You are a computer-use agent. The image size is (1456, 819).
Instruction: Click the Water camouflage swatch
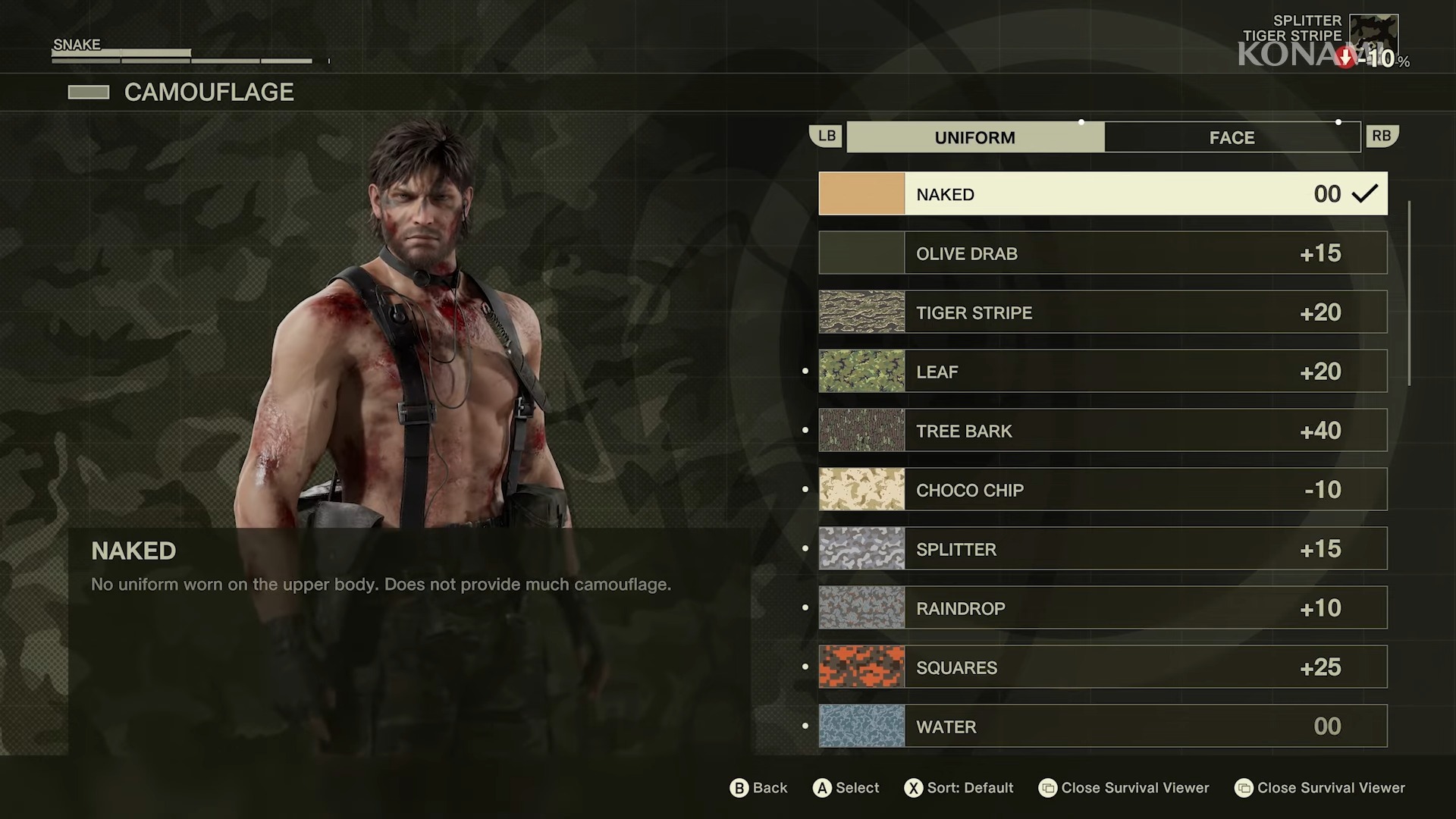coord(861,726)
